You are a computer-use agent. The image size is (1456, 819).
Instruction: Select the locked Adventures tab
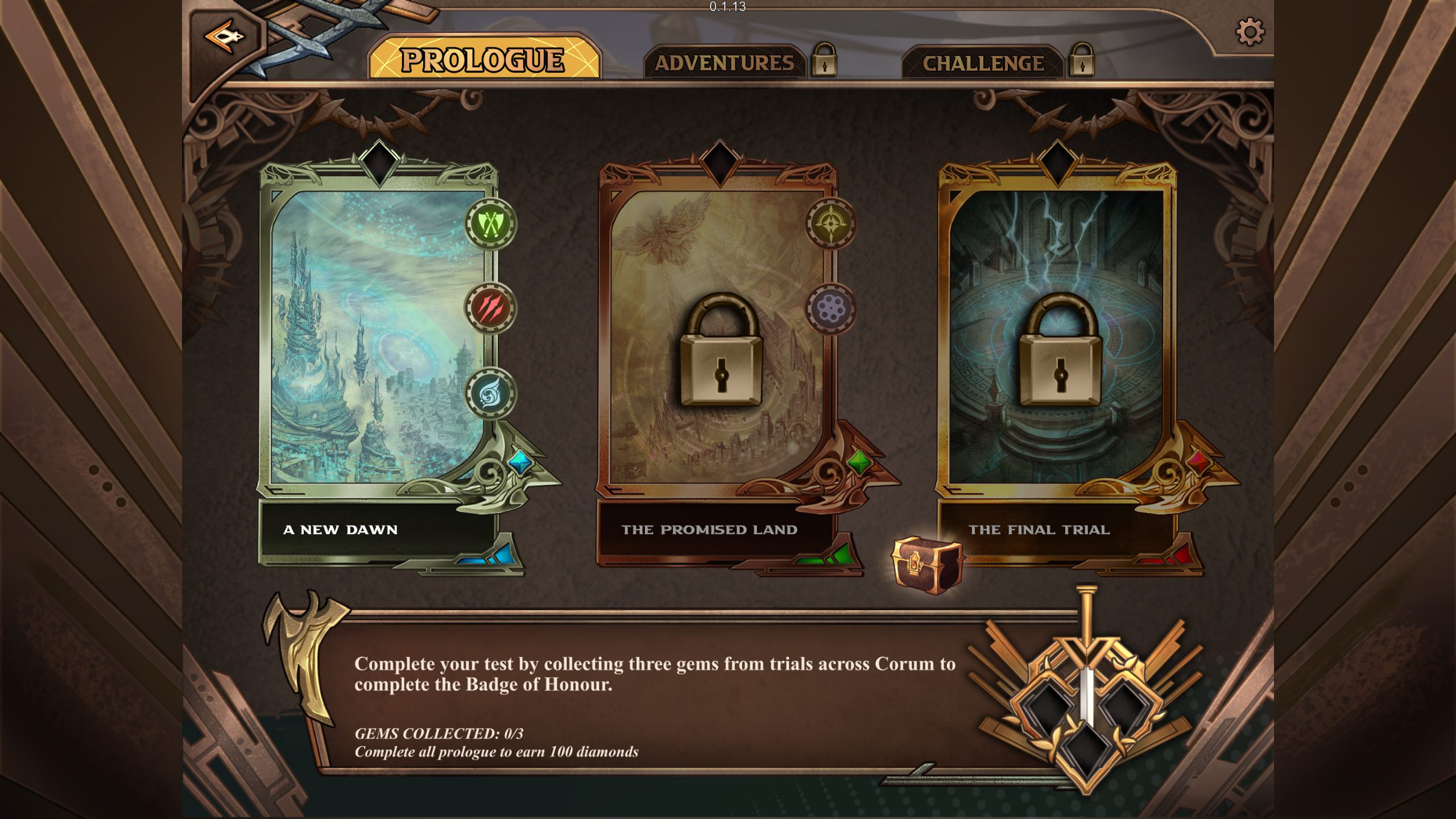pos(725,63)
